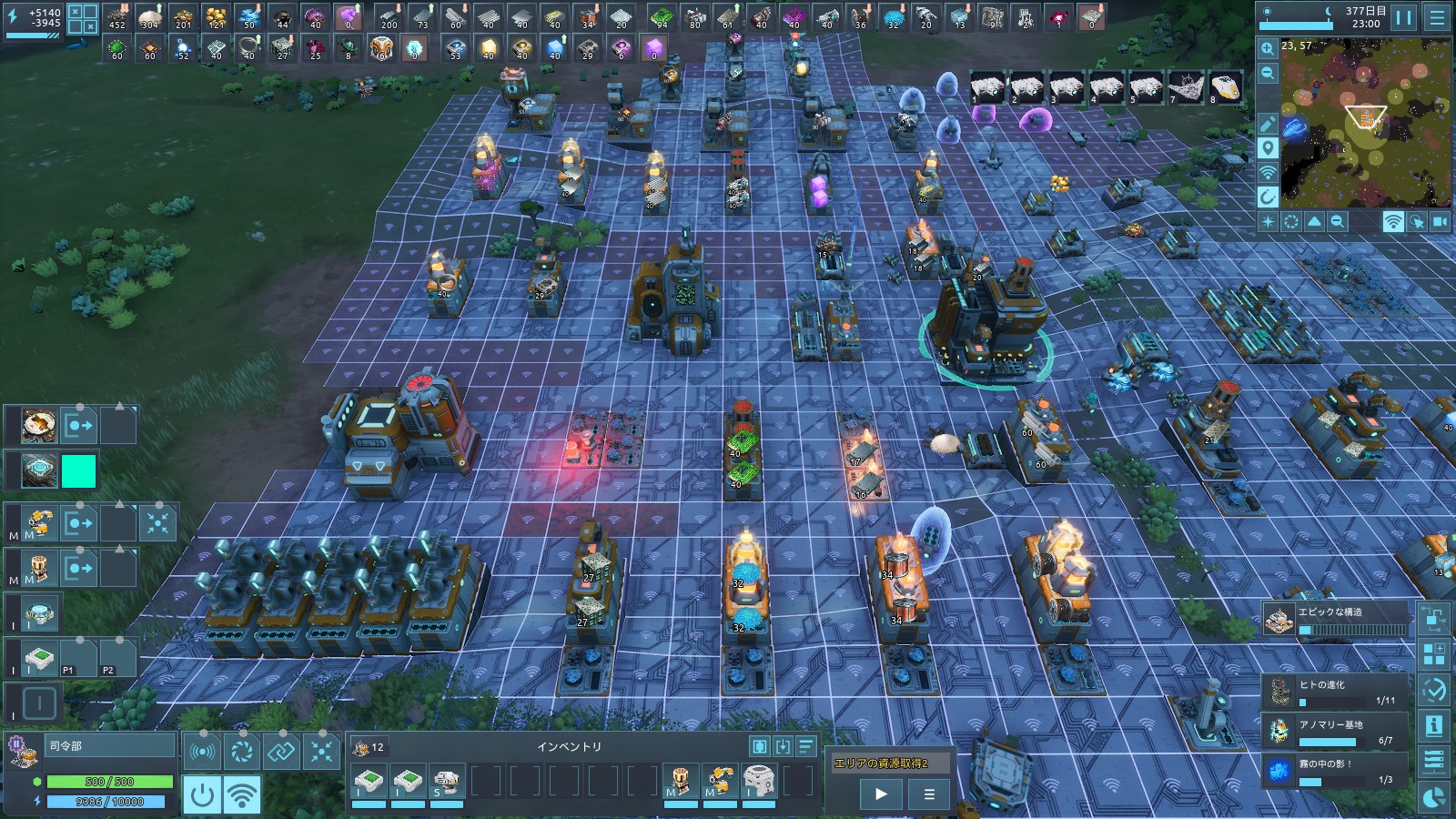Sort the インベントリ inventory panel
Viewport: 1456px width, 819px height.
tap(806, 746)
